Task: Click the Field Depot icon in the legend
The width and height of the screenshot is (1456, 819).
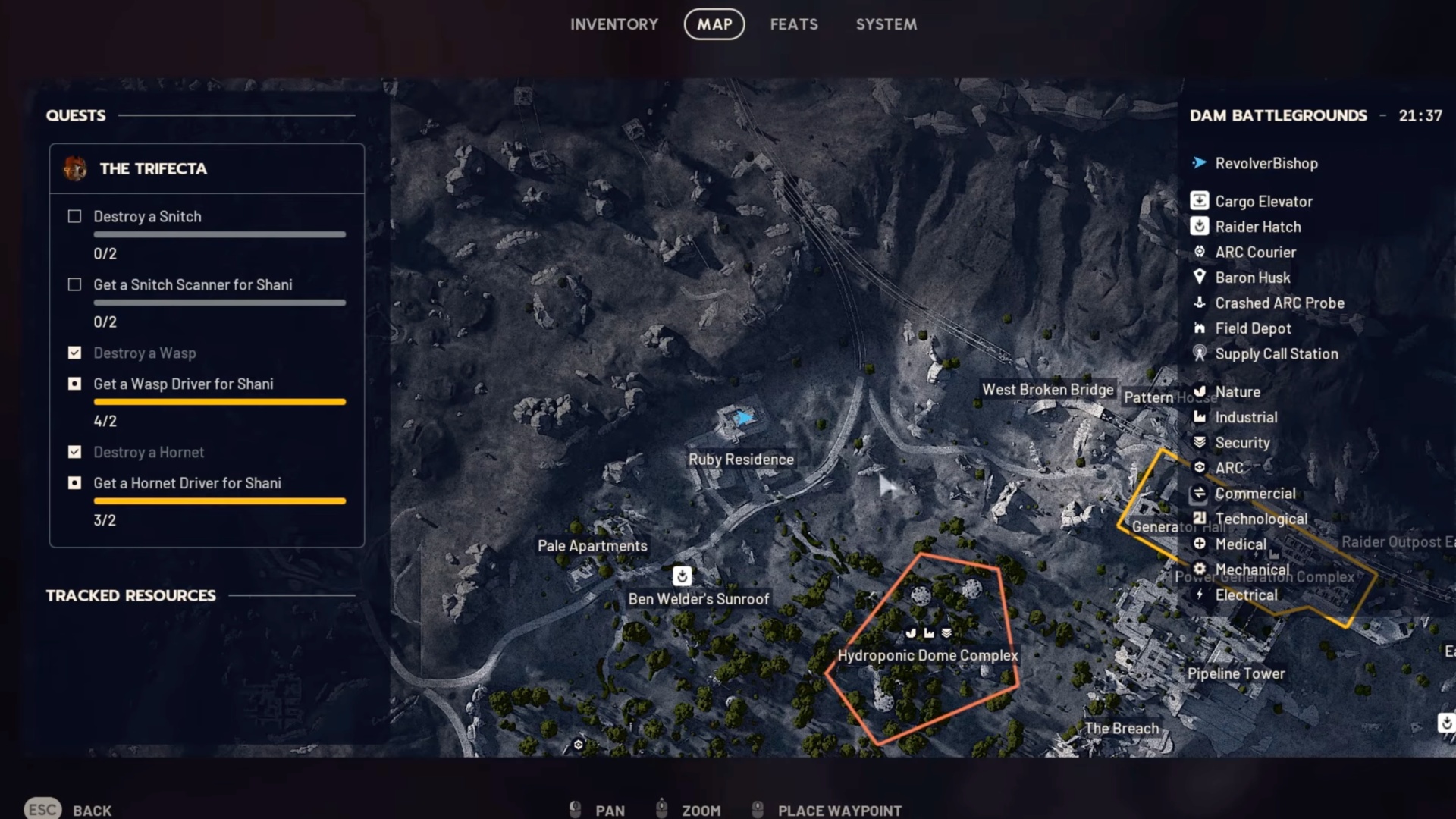Action: (1200, 328)
